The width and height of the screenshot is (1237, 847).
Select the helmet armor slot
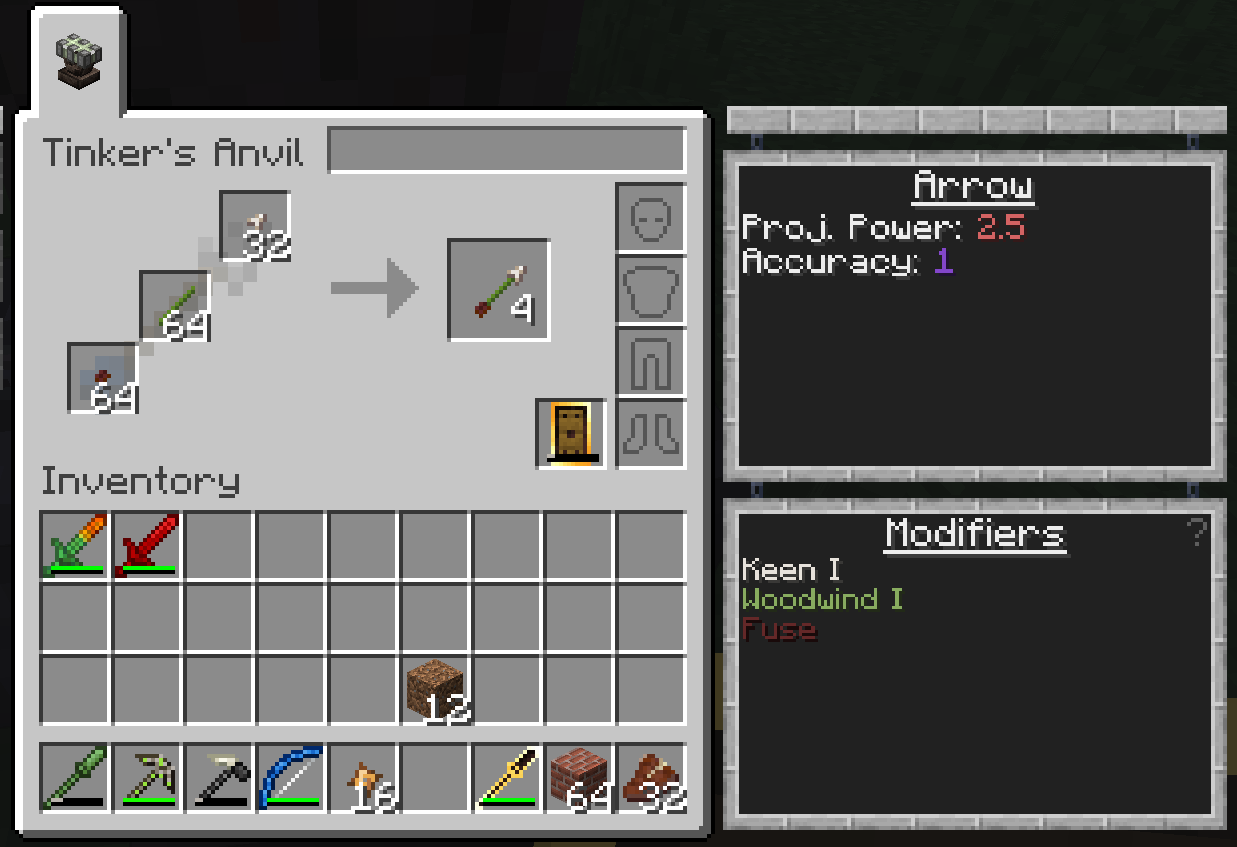[650, 217]
